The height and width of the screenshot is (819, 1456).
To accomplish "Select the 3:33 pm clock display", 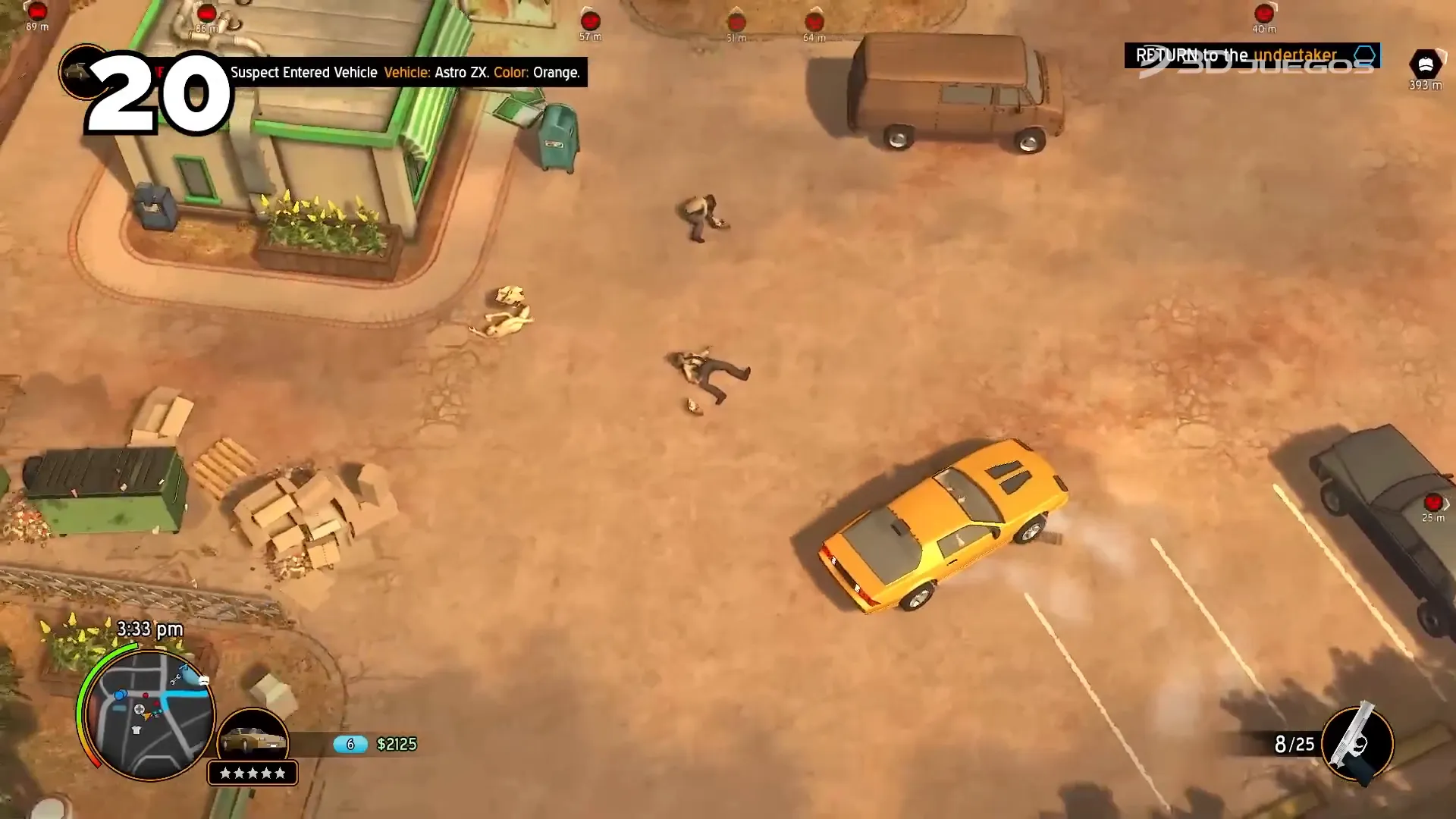I will 149,629.
